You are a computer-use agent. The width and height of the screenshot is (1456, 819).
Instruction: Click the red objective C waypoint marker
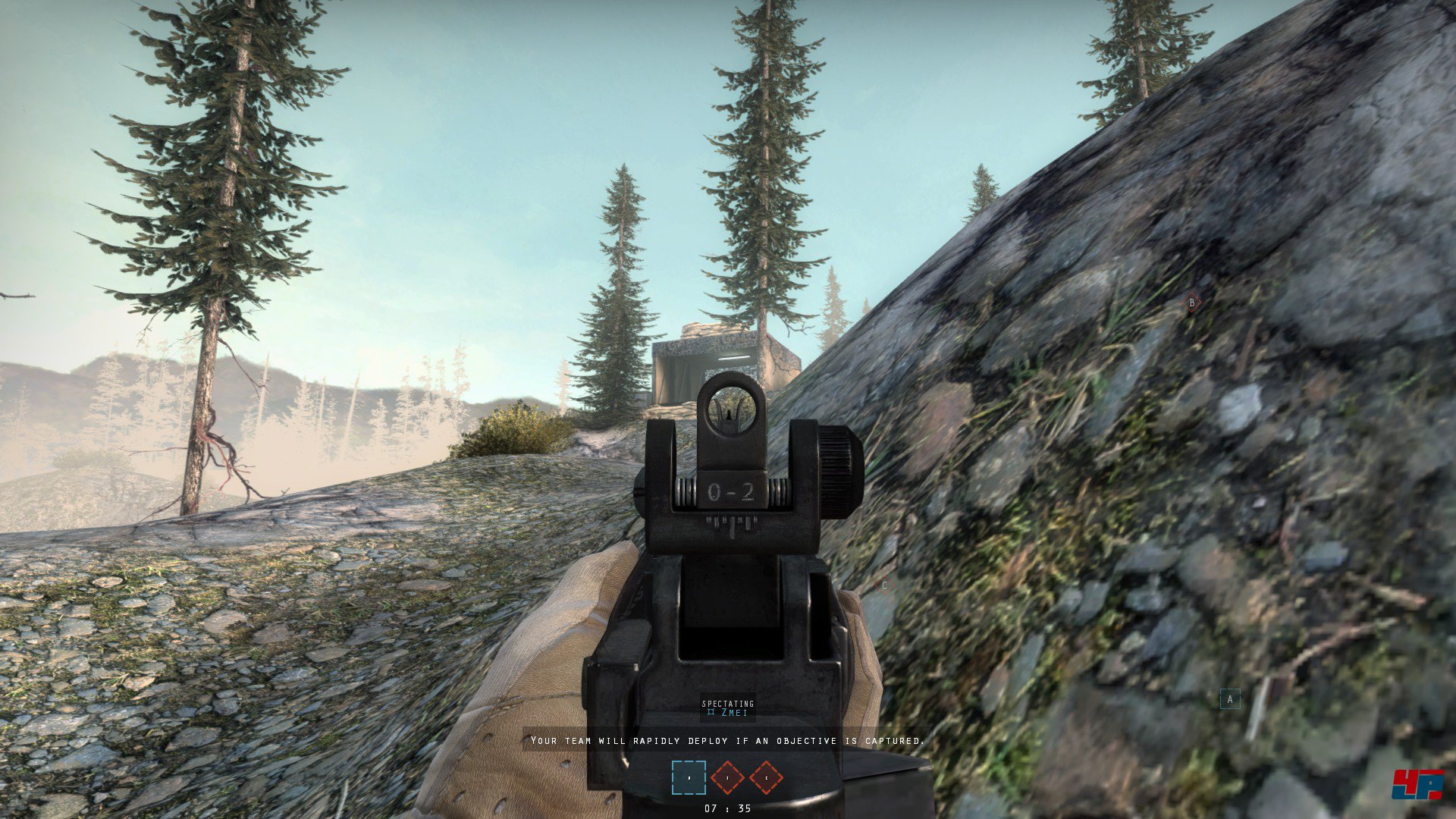884,586
